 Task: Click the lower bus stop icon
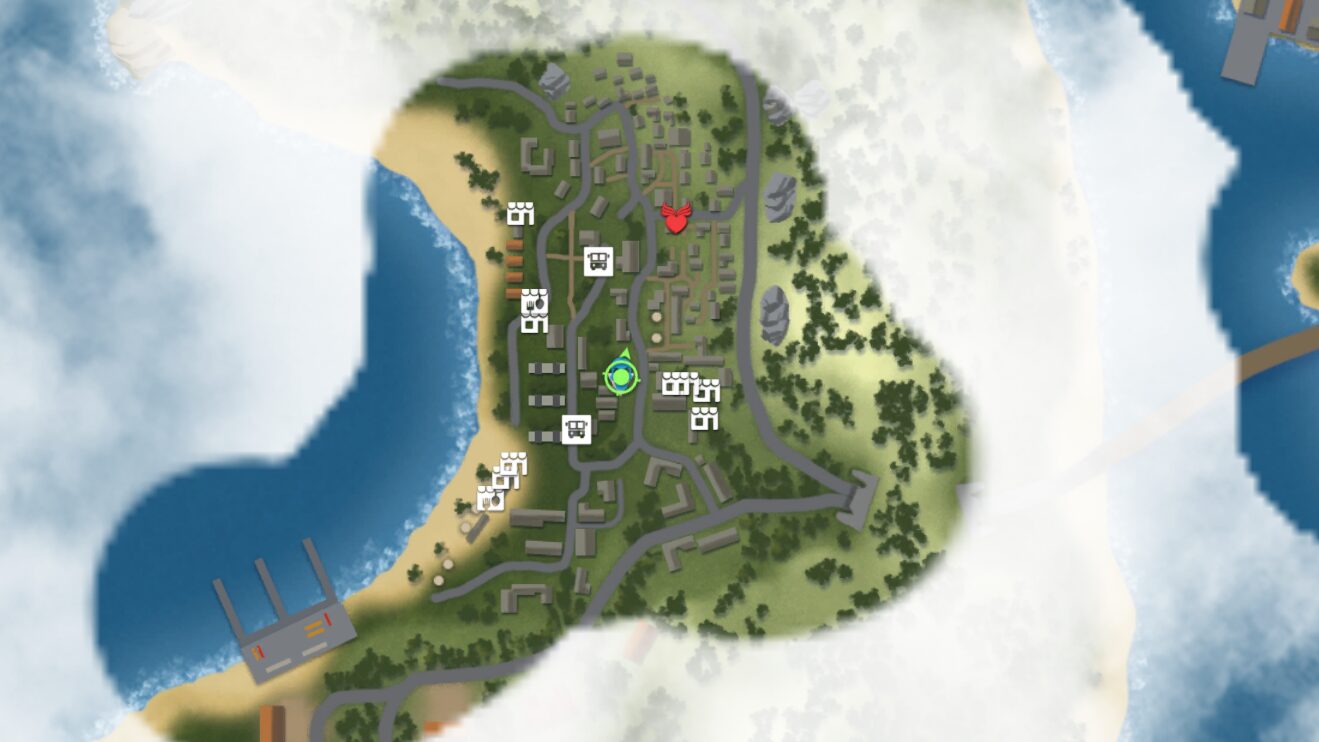pyautogui.click(x=577, y=430)
